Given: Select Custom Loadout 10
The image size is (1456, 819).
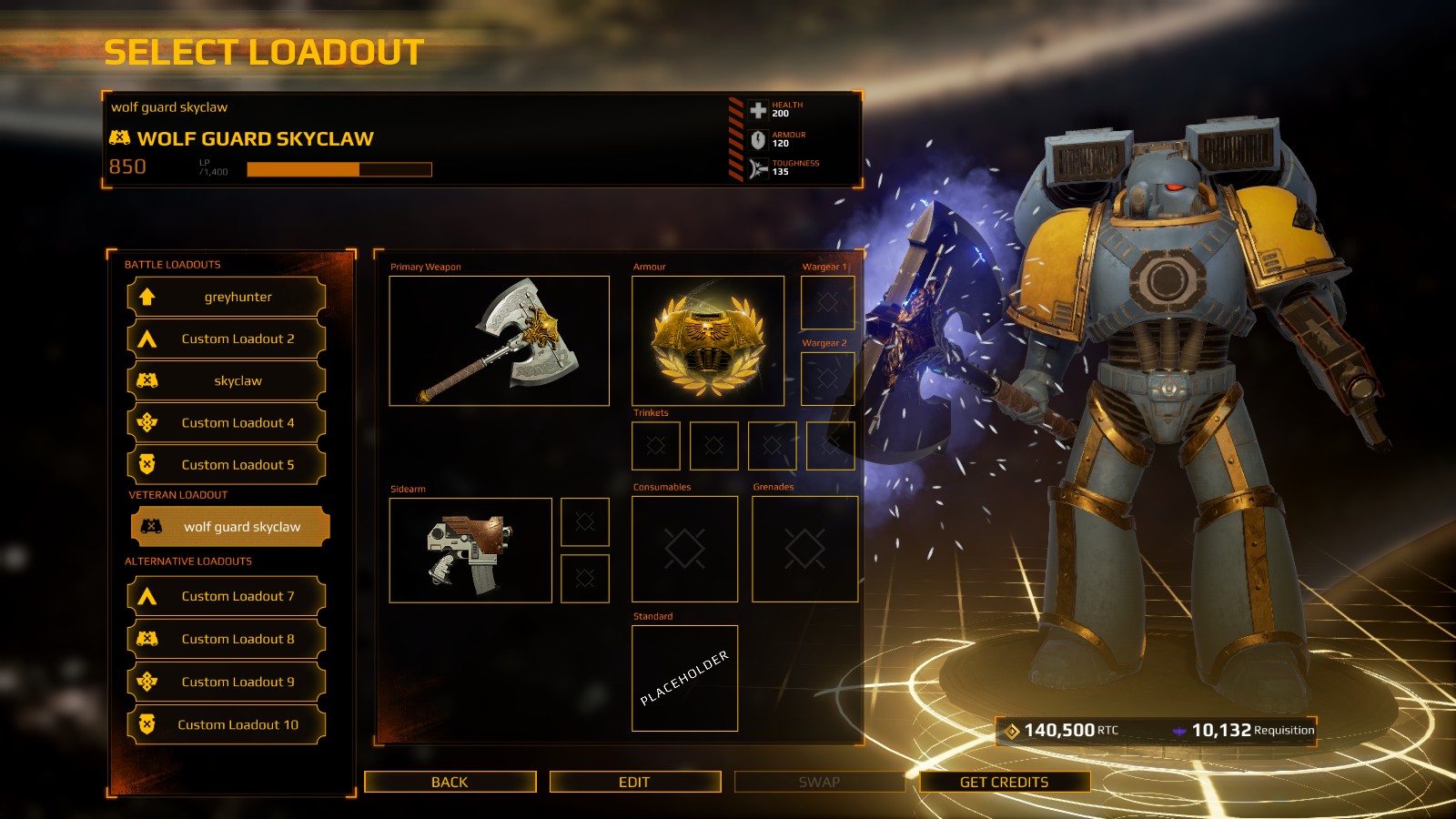Looking at the screenshot, I should pyautogui.click(x=227, y=724).
